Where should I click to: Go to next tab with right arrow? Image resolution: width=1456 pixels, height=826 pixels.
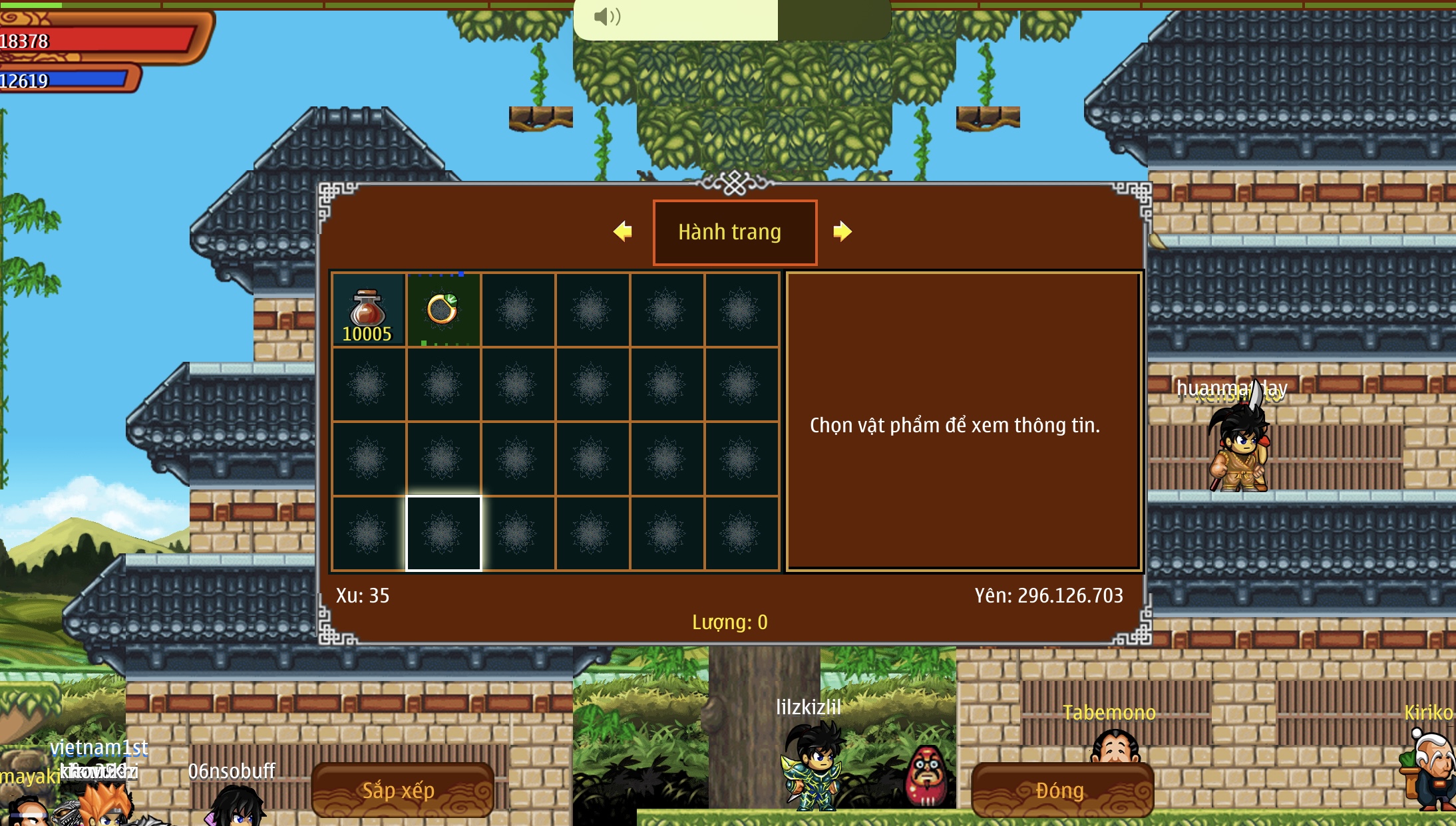click(x=842, y=231)
